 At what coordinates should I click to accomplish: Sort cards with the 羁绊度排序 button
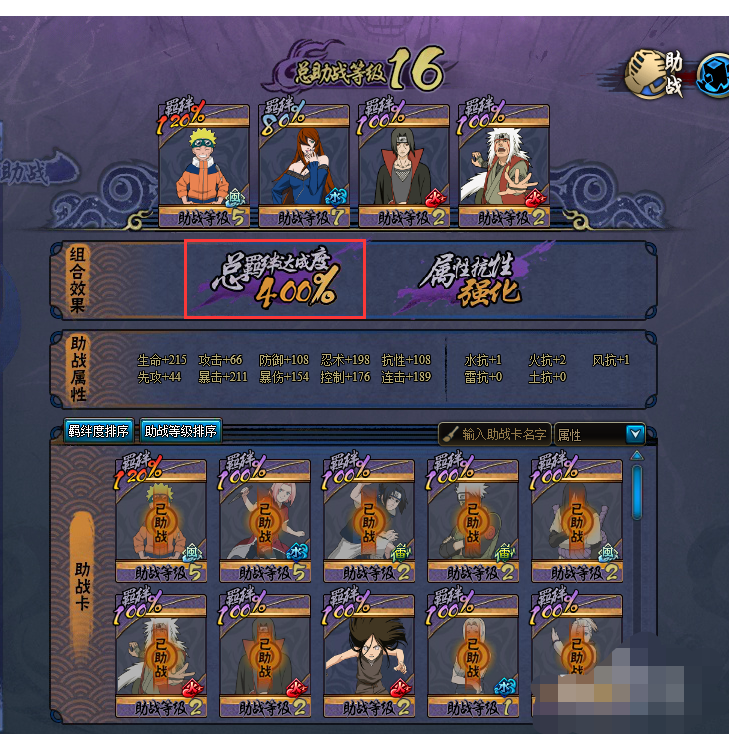[x=99, y=432]
